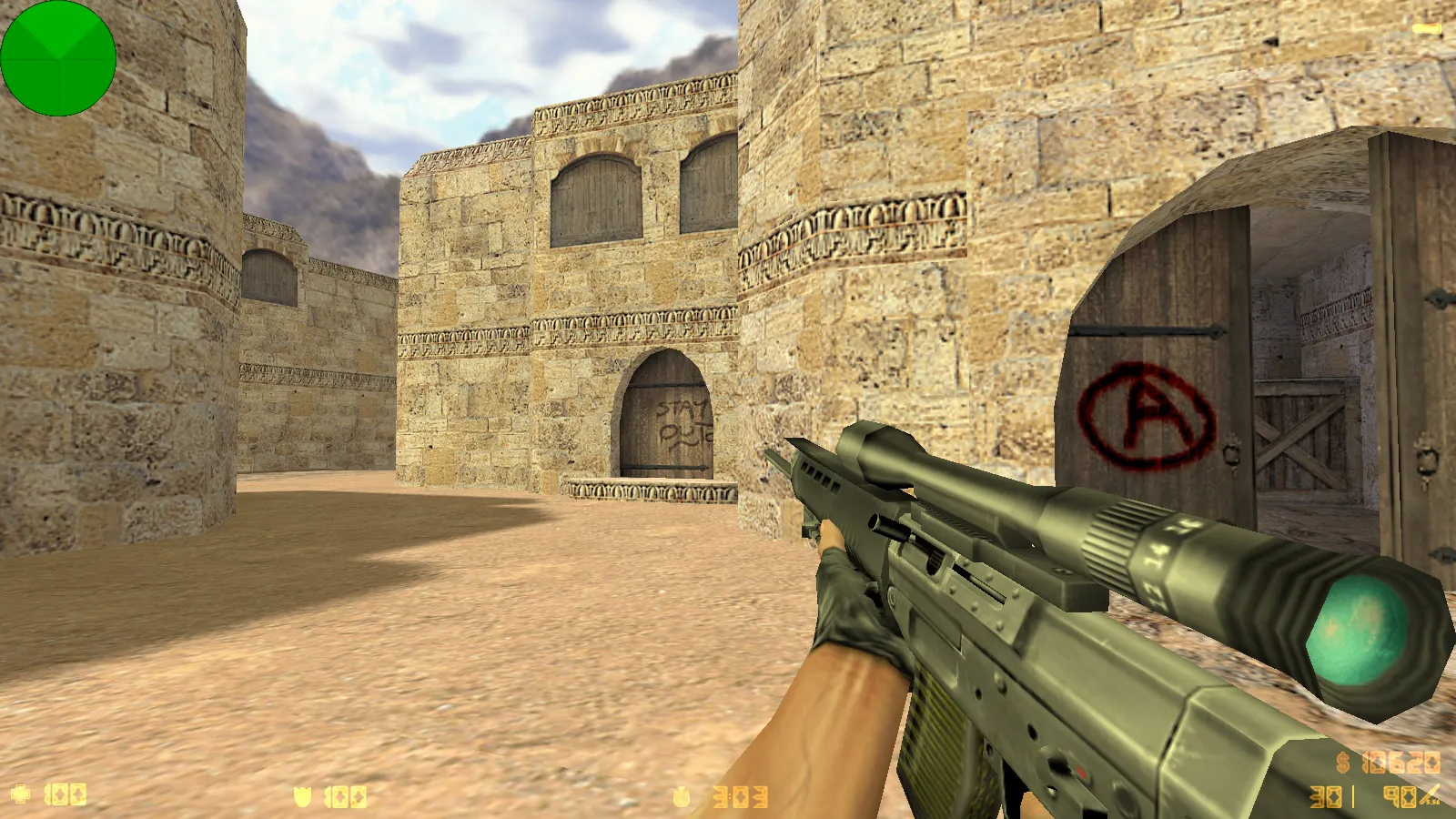Click the green circular radar
Image resolution: width=1456 pixels, height=819 pixels.
click(58, 58)
